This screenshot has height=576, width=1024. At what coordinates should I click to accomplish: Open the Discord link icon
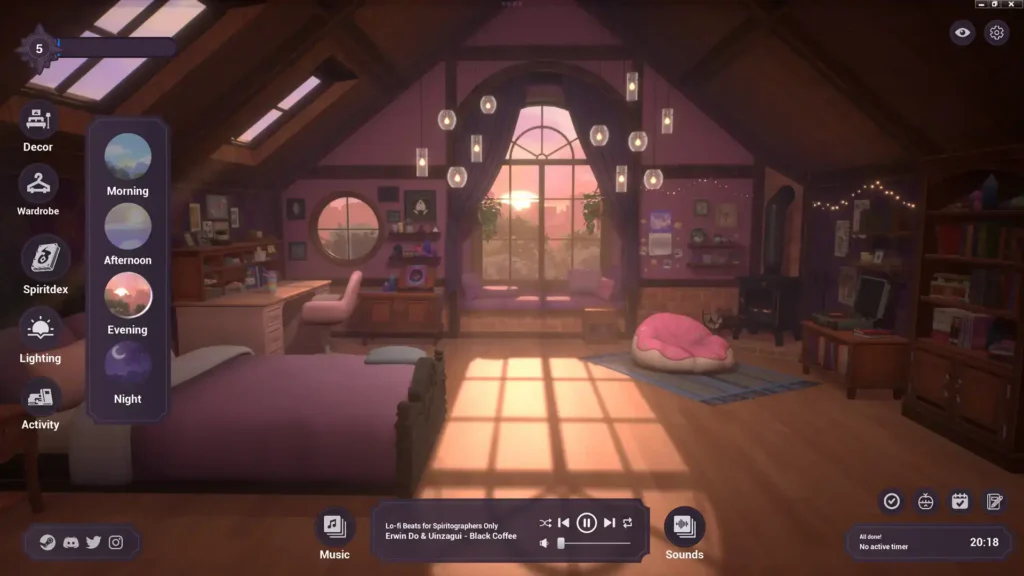[71, 542]
